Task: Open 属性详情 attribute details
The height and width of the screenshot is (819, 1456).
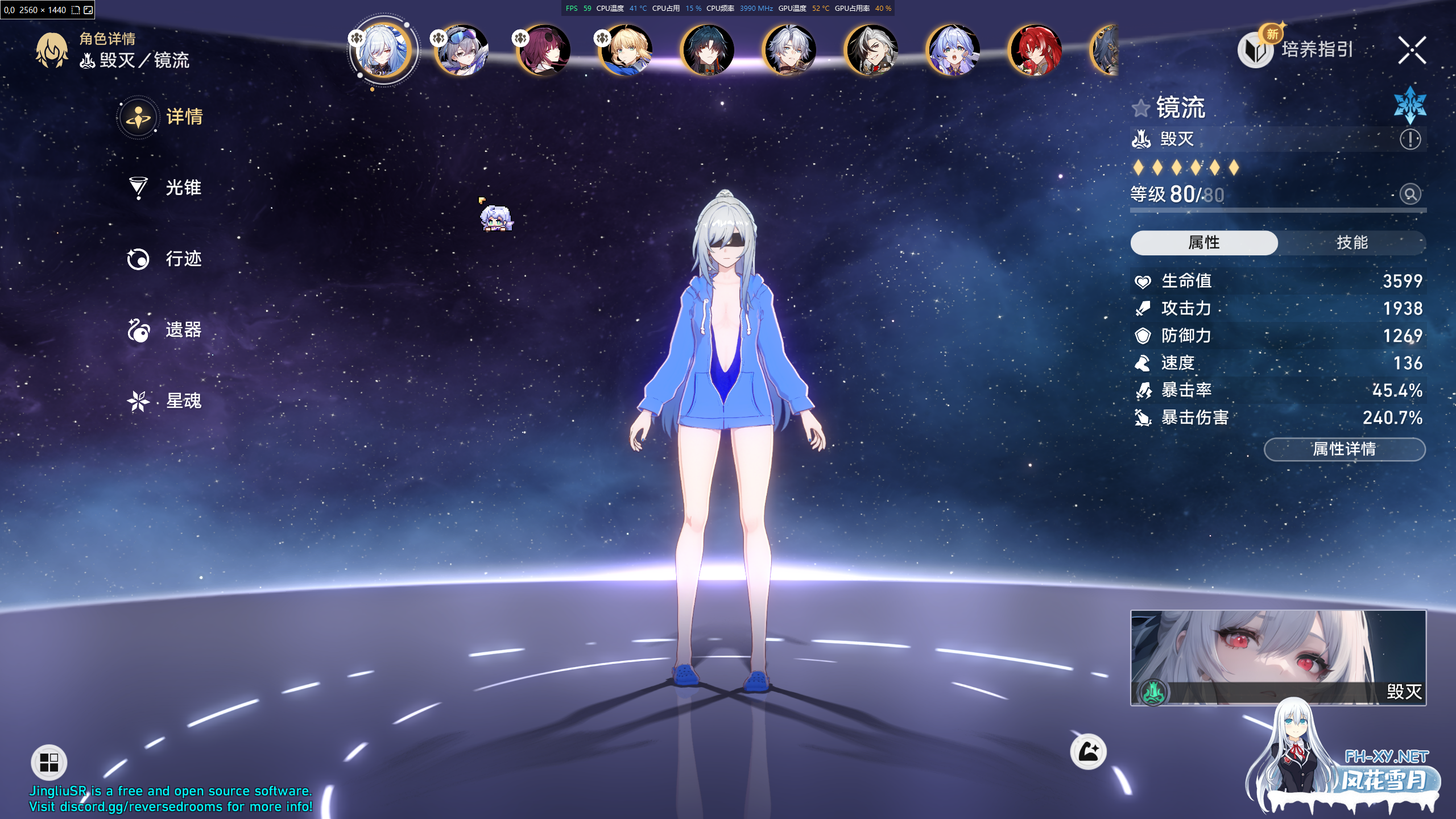Action: 1344,449
